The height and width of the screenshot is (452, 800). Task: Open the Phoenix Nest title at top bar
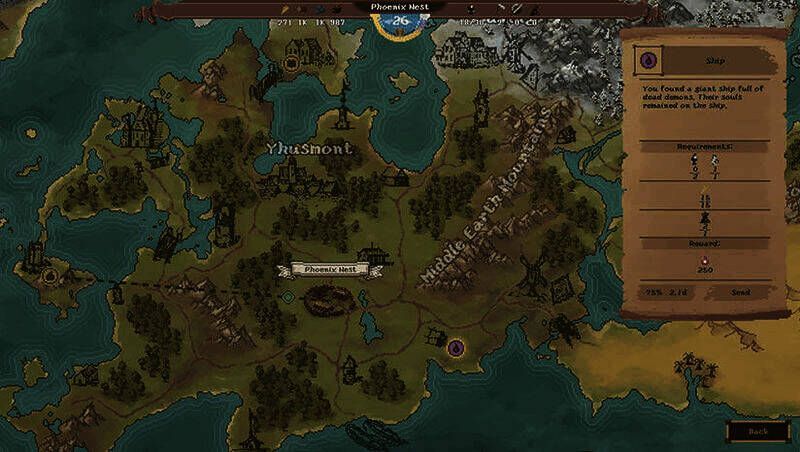pos(400,7)
